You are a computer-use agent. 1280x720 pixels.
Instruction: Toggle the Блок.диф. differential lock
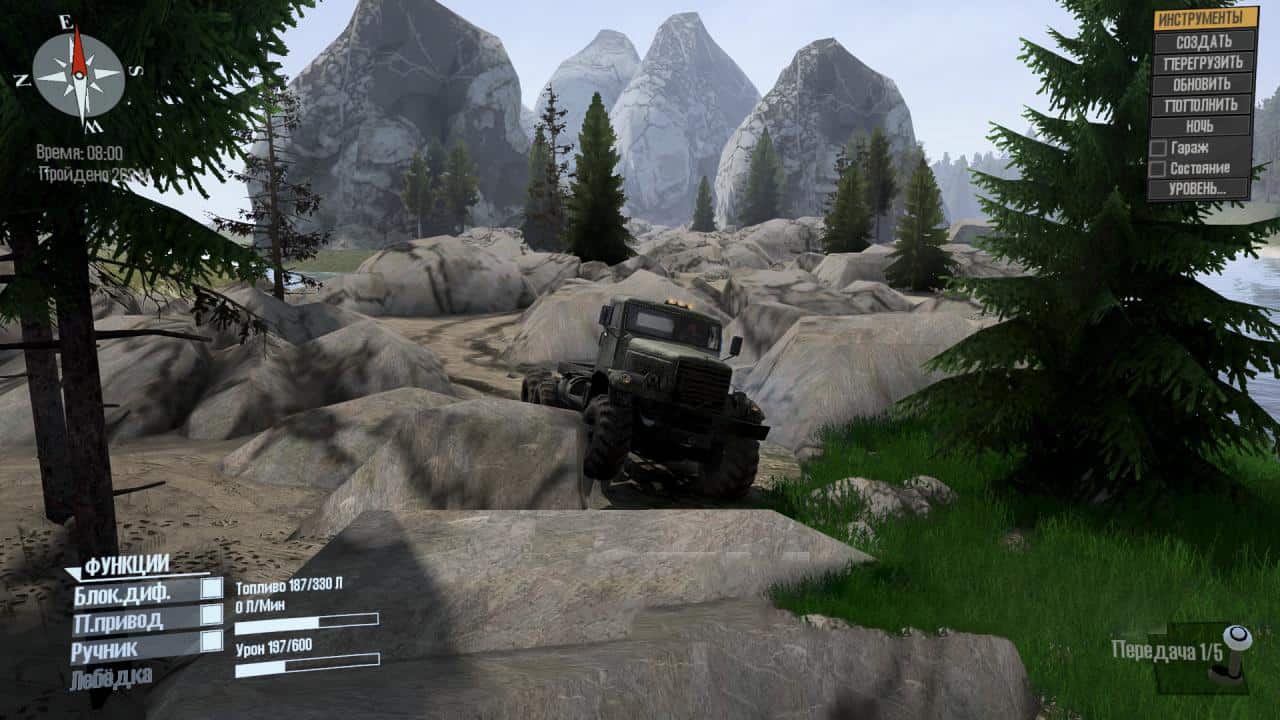[x=211, y=589]
